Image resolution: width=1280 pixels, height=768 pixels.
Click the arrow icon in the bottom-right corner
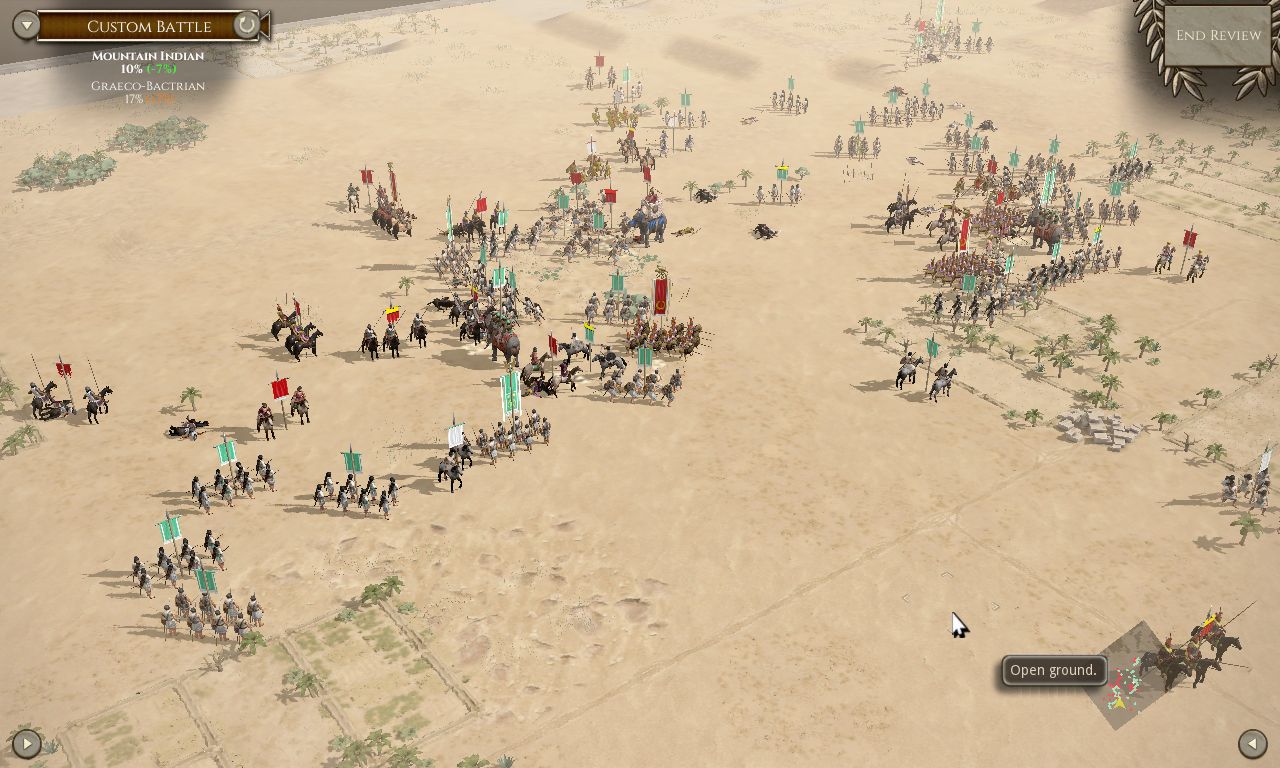point(1251,743)
